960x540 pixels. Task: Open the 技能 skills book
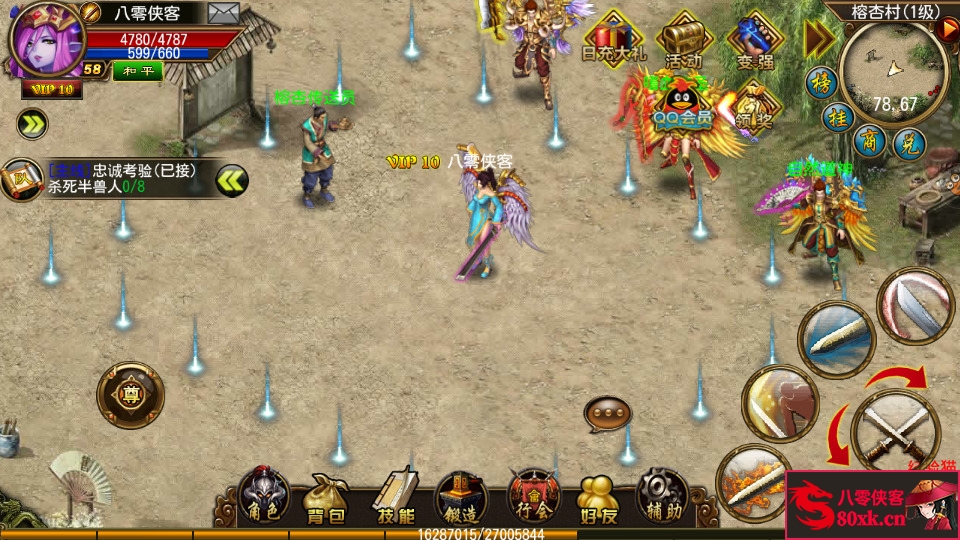point(396,498)
